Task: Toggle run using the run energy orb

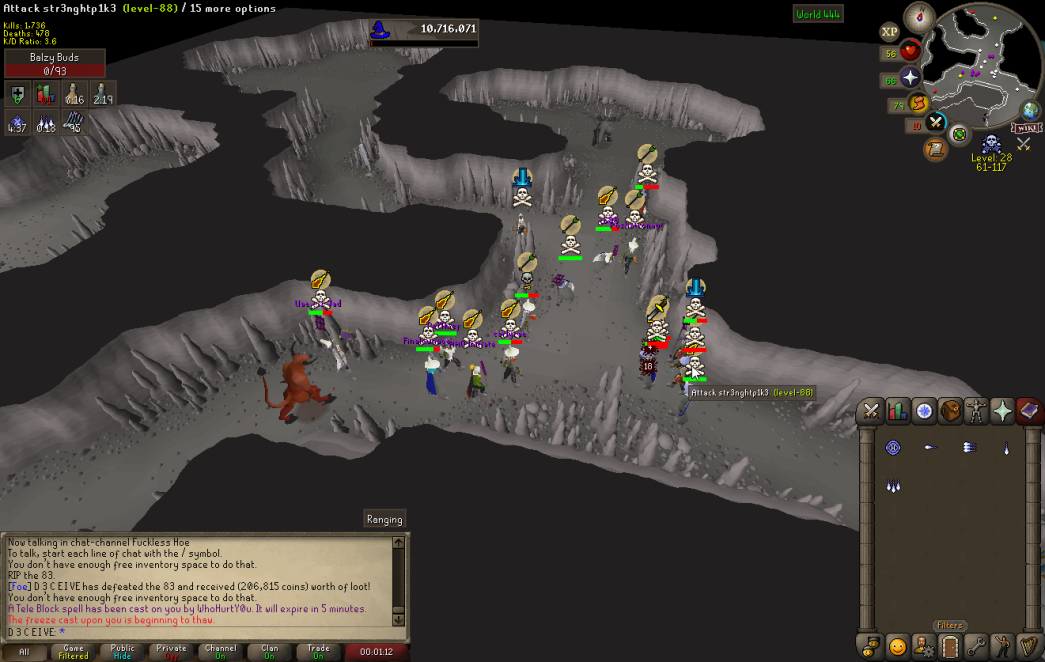Action: [x=918, y=103]
